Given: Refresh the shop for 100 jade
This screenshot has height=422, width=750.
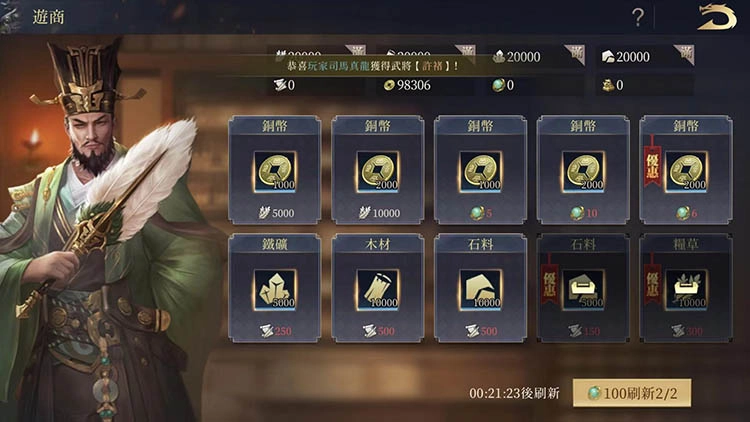Looking at the screenshot, I should click(x=632, y=392).
